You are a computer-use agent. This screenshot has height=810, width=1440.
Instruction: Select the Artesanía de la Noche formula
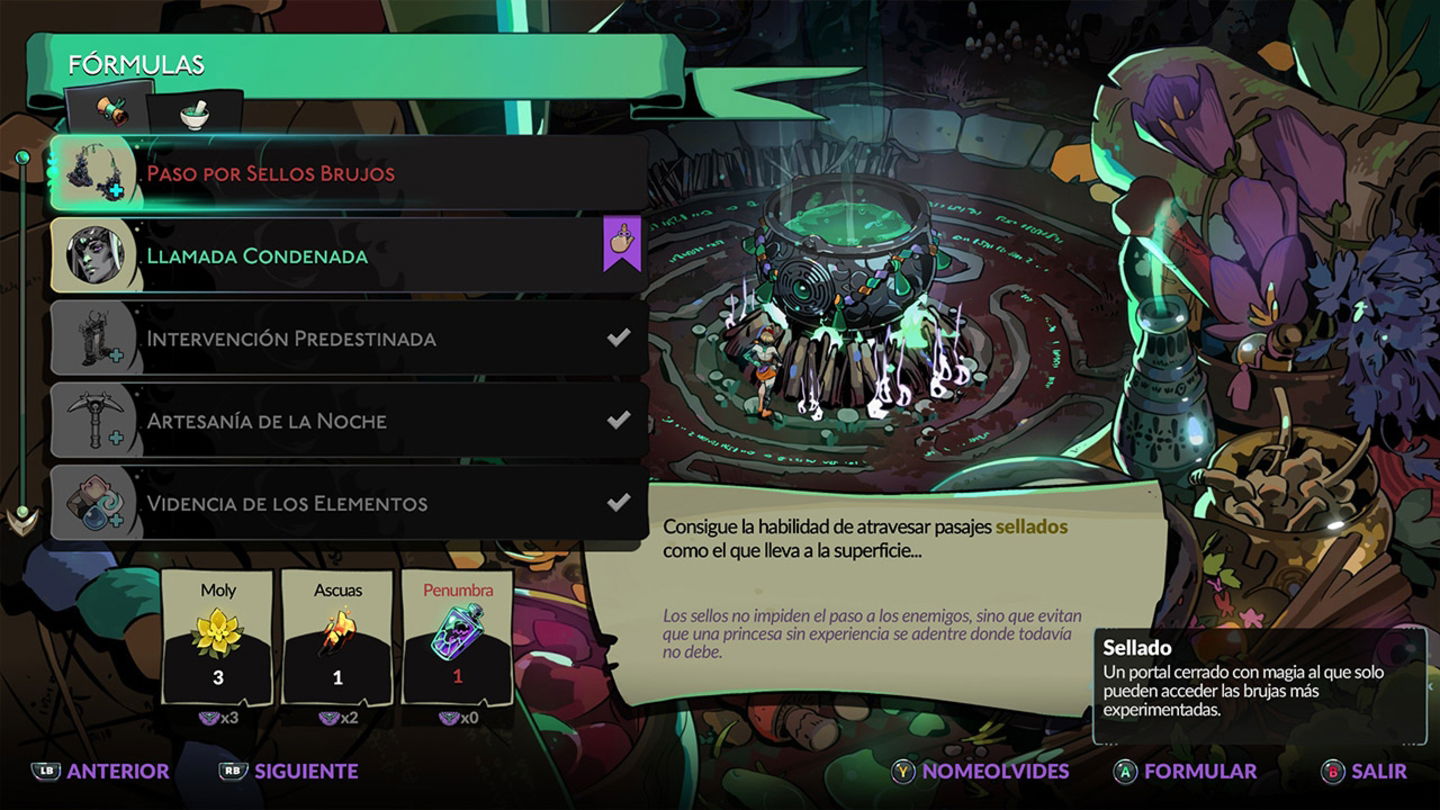tap(350, 421)
